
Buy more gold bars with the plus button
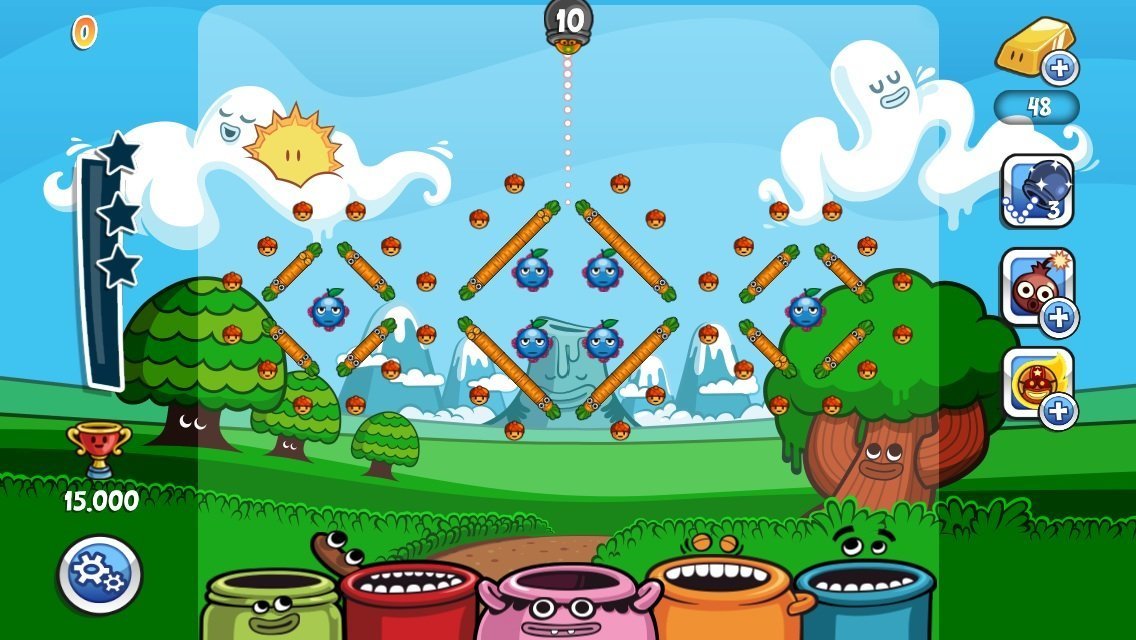point(1059,68)
